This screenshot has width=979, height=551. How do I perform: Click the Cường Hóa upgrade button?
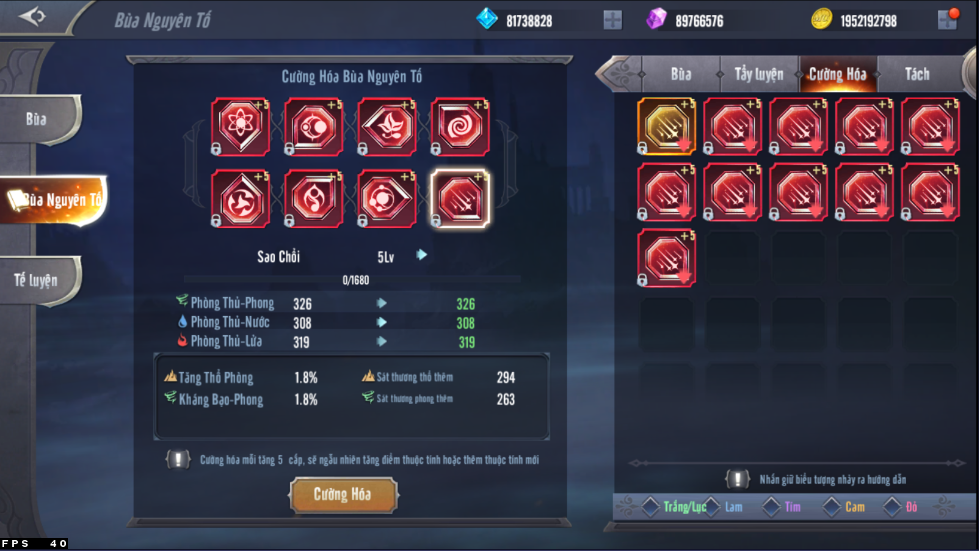(x=343, y=495)
